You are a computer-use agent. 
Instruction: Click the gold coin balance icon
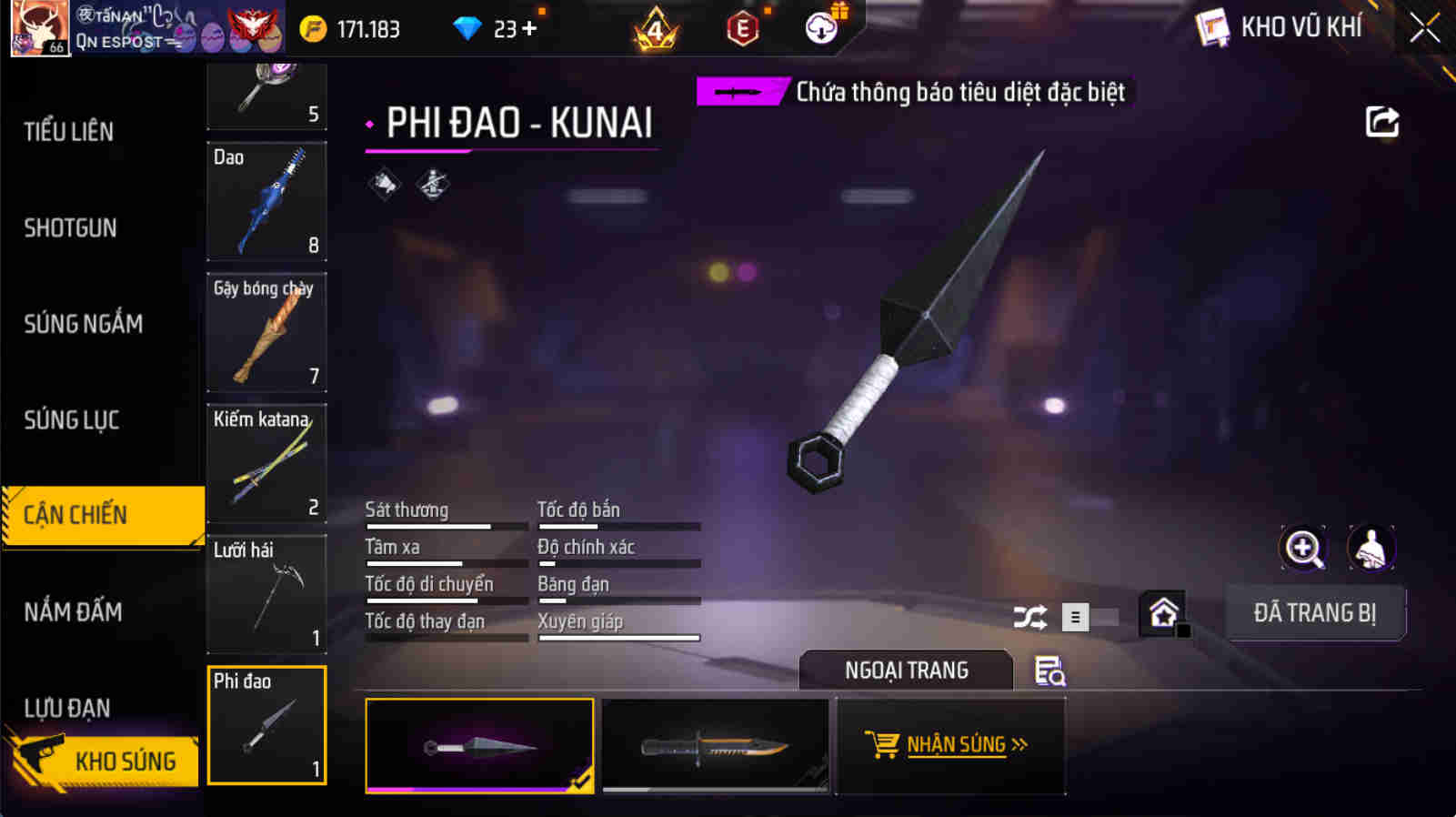[x=314, y=28]
